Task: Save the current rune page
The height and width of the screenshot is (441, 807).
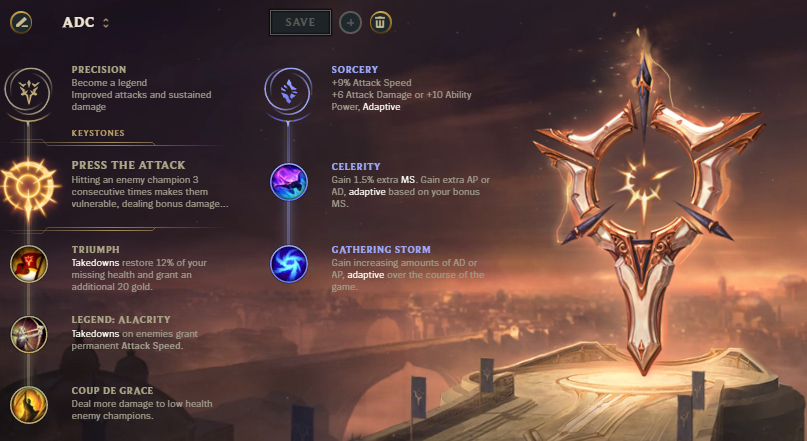Action: pyautogui.click(x=300, y=22)
